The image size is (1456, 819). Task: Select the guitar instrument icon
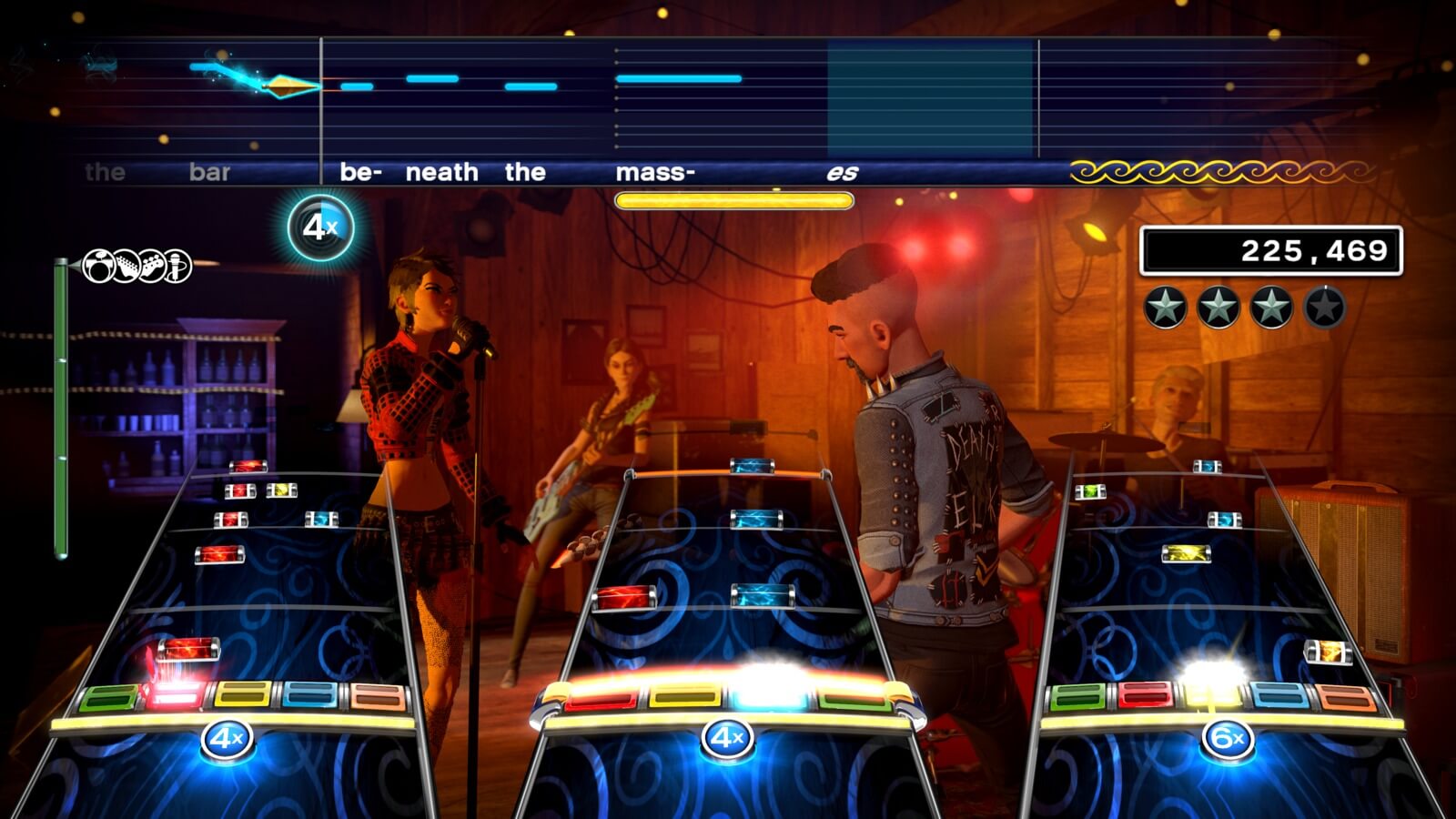coord(126,266)
